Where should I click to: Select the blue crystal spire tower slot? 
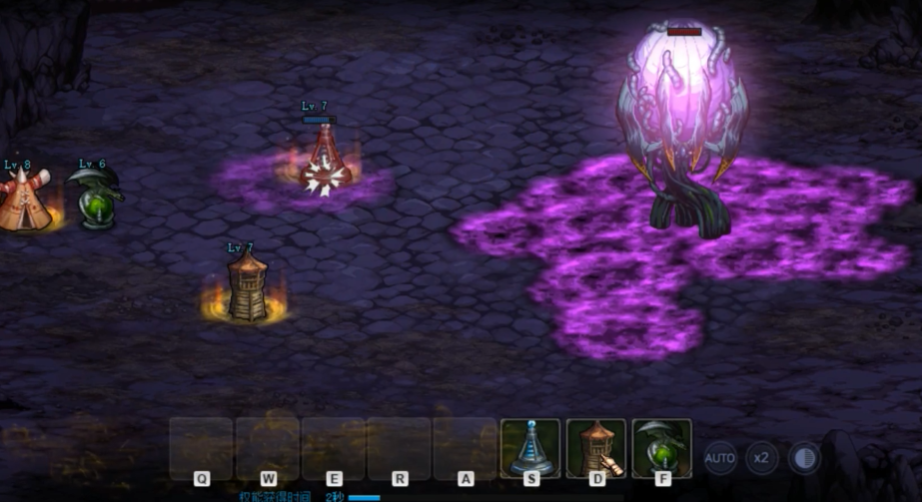pyautogui.click(x=530, y=448)
